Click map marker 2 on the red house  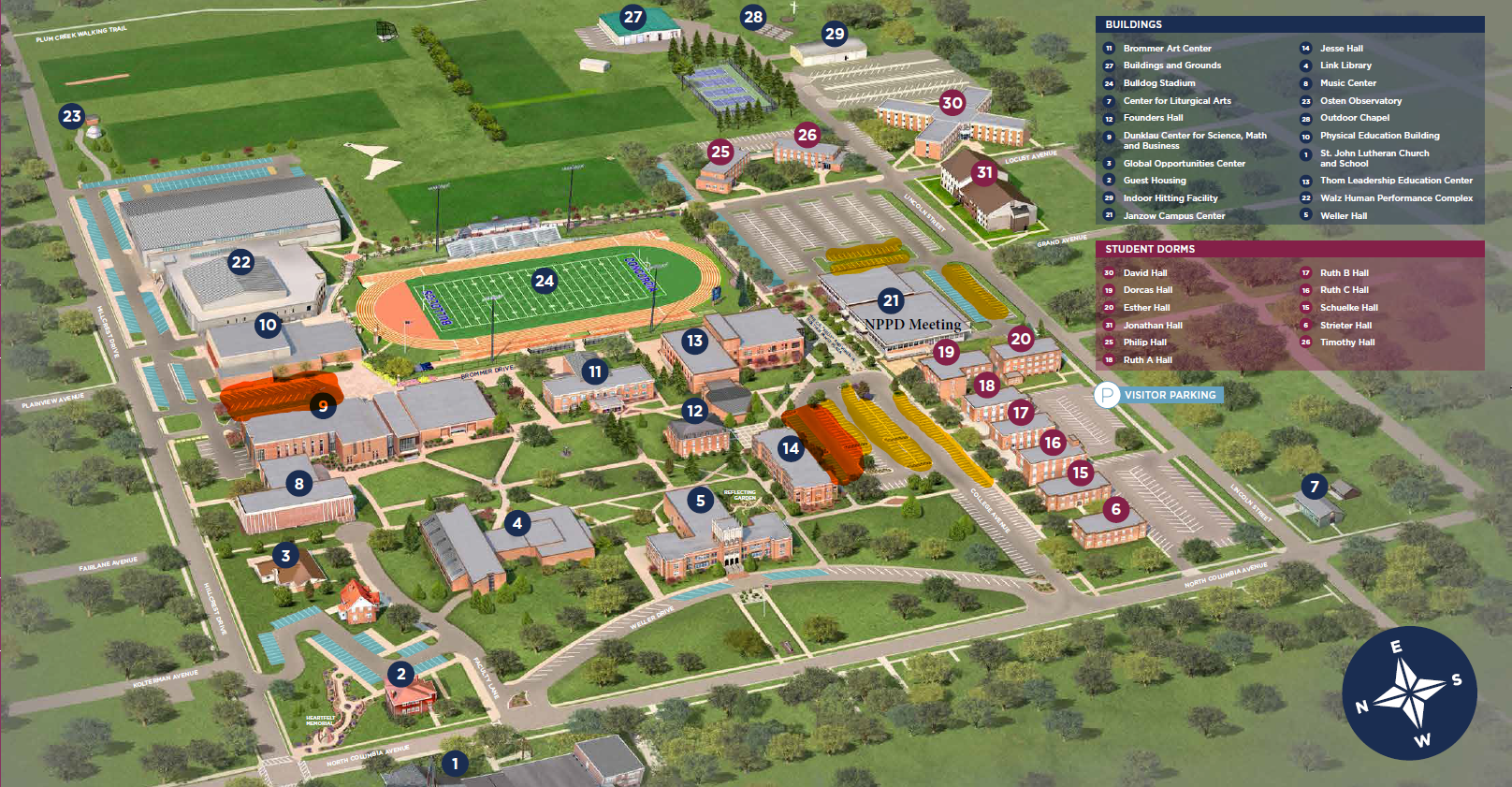click(x=401, y=673)
